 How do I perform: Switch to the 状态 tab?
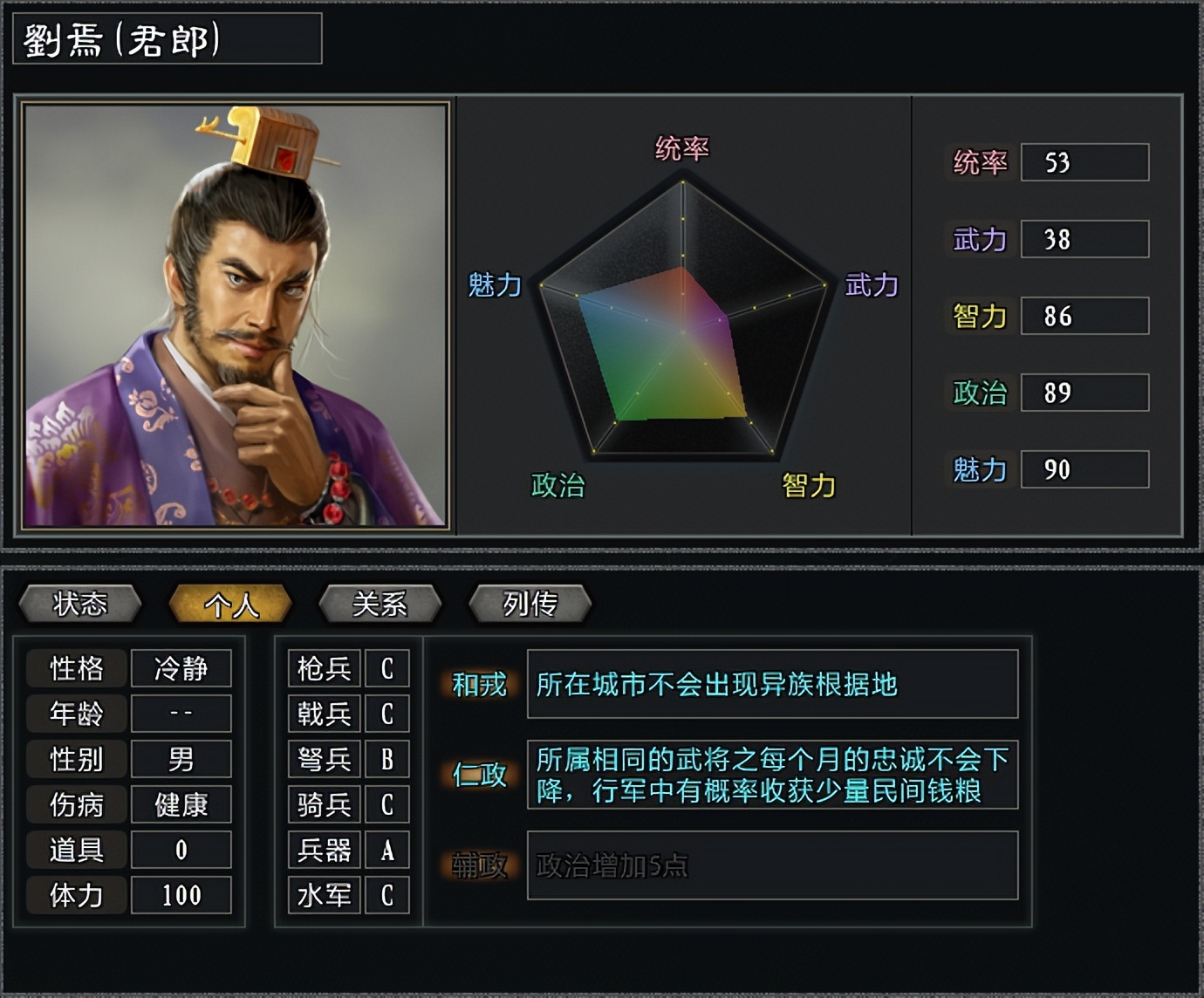click(x=82, y=603)
